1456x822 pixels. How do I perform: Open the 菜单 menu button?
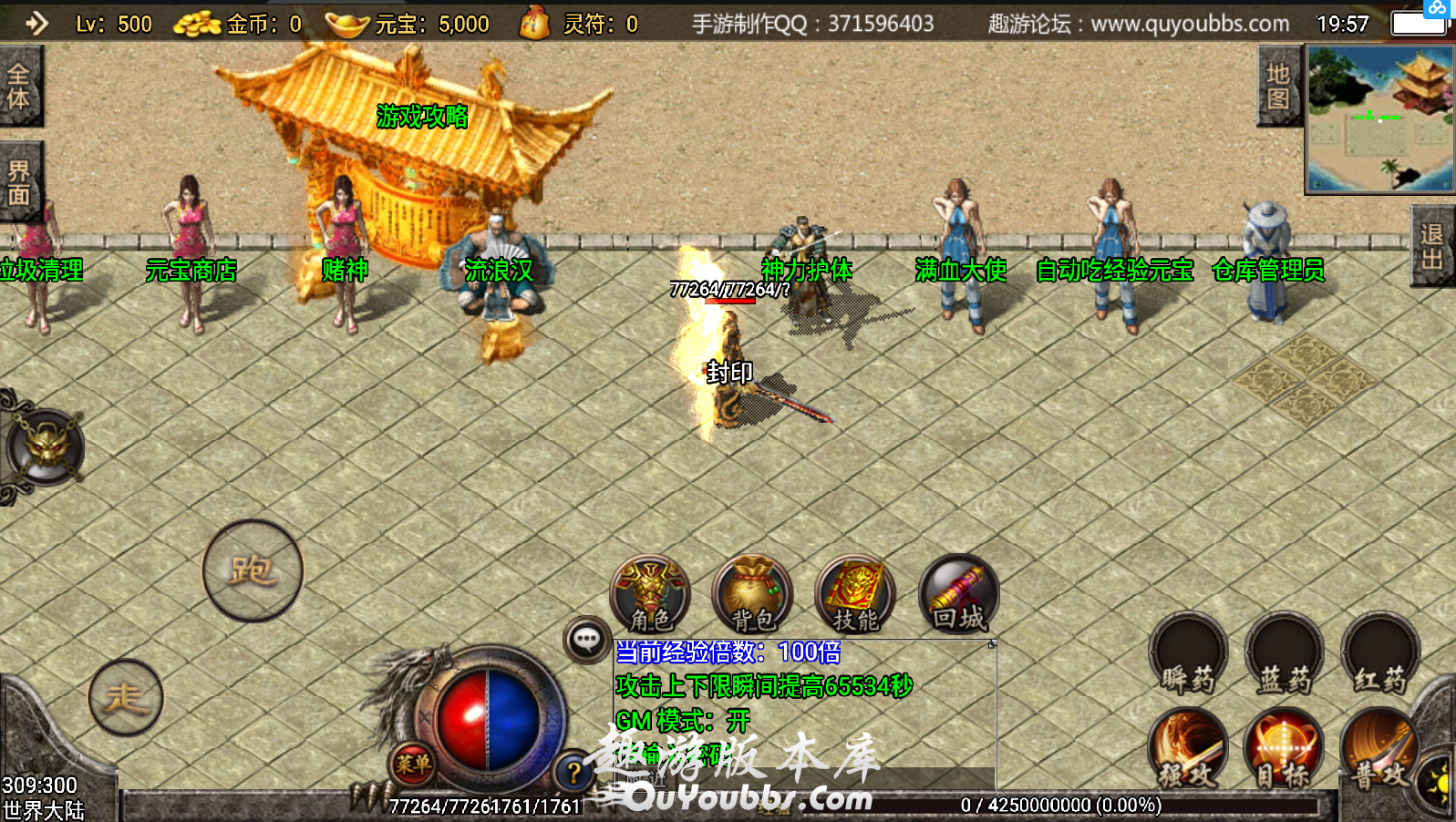(412, 764)
